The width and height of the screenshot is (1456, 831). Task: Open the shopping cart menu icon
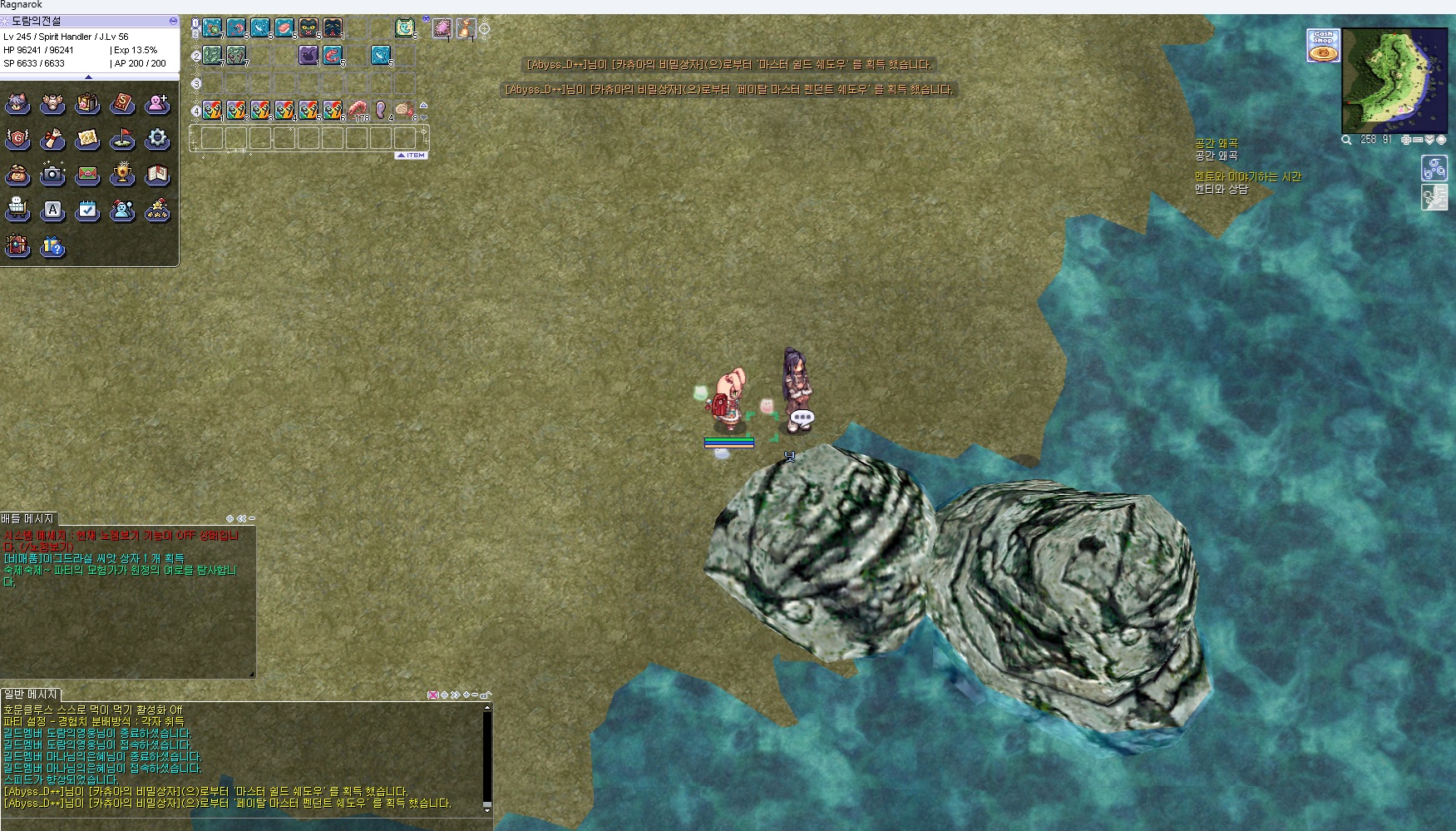coord(17,210)
